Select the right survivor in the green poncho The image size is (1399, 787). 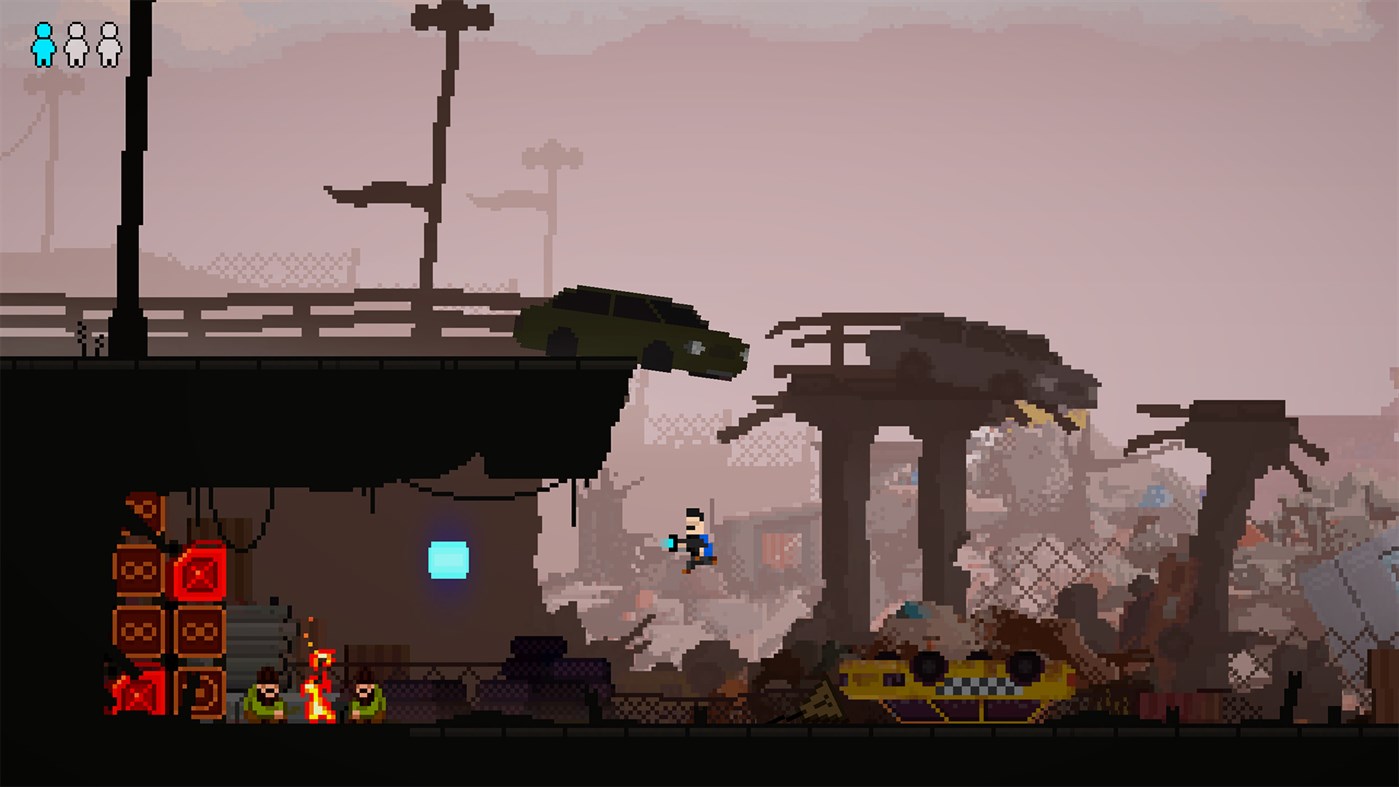tap(365, 697)
